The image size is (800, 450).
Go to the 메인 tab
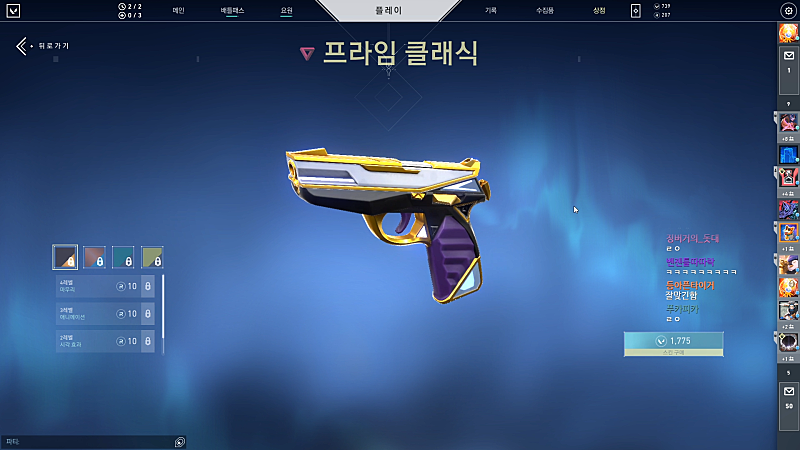click(178, 10)
